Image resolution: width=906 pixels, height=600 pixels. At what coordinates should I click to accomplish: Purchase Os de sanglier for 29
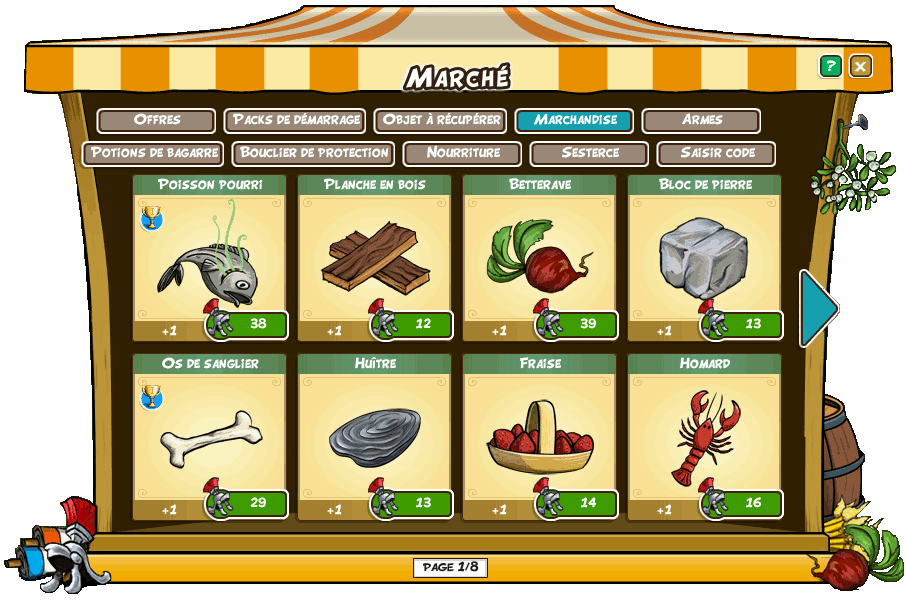250,503
